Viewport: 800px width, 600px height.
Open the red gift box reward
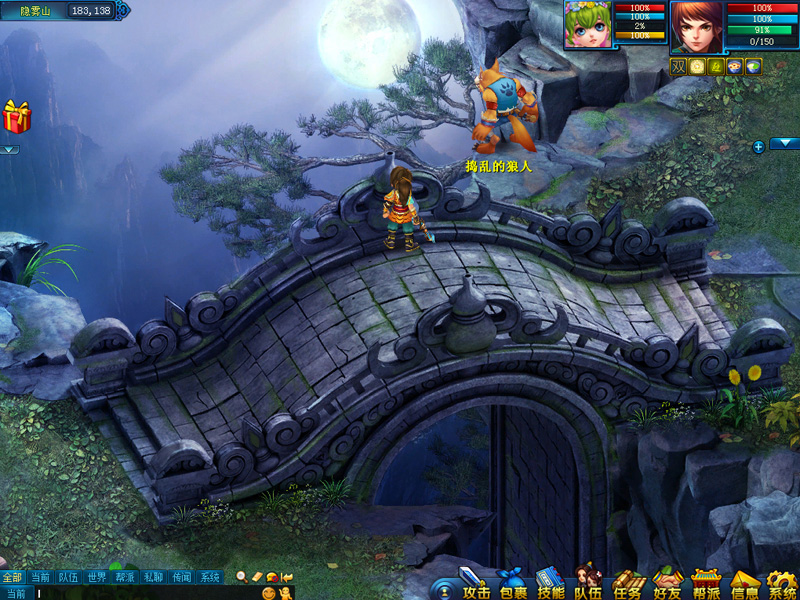tap(17, 117)
